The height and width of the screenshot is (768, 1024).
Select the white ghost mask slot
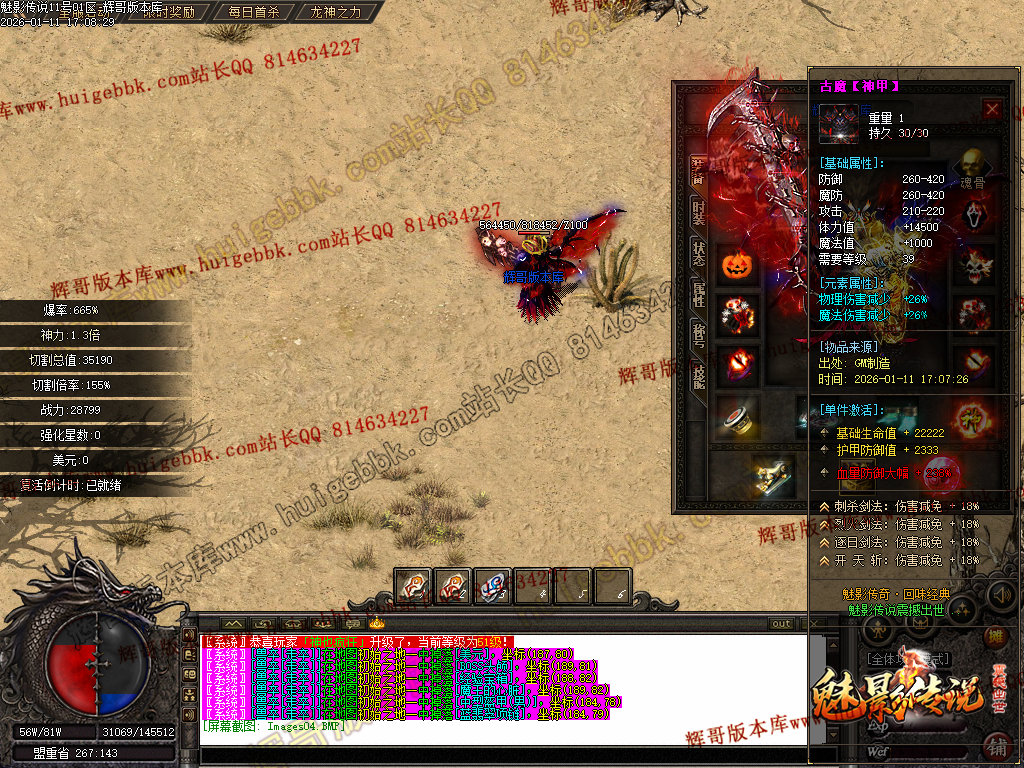[974, 216]
